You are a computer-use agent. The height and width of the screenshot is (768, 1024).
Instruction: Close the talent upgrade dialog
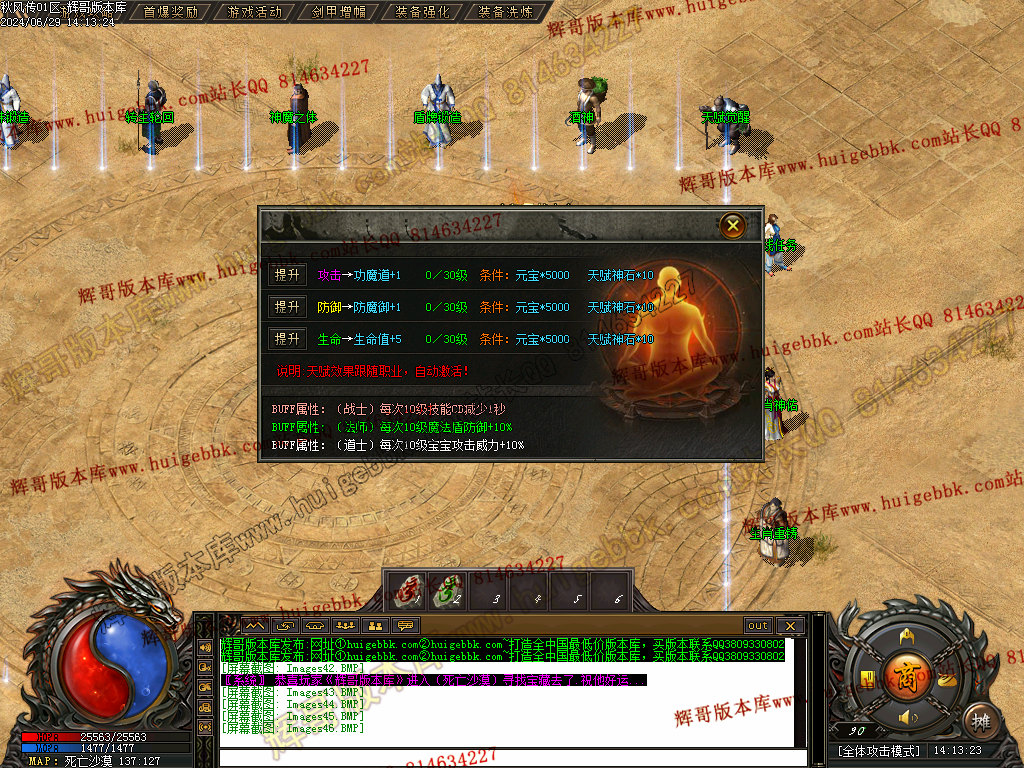point(733,226)
